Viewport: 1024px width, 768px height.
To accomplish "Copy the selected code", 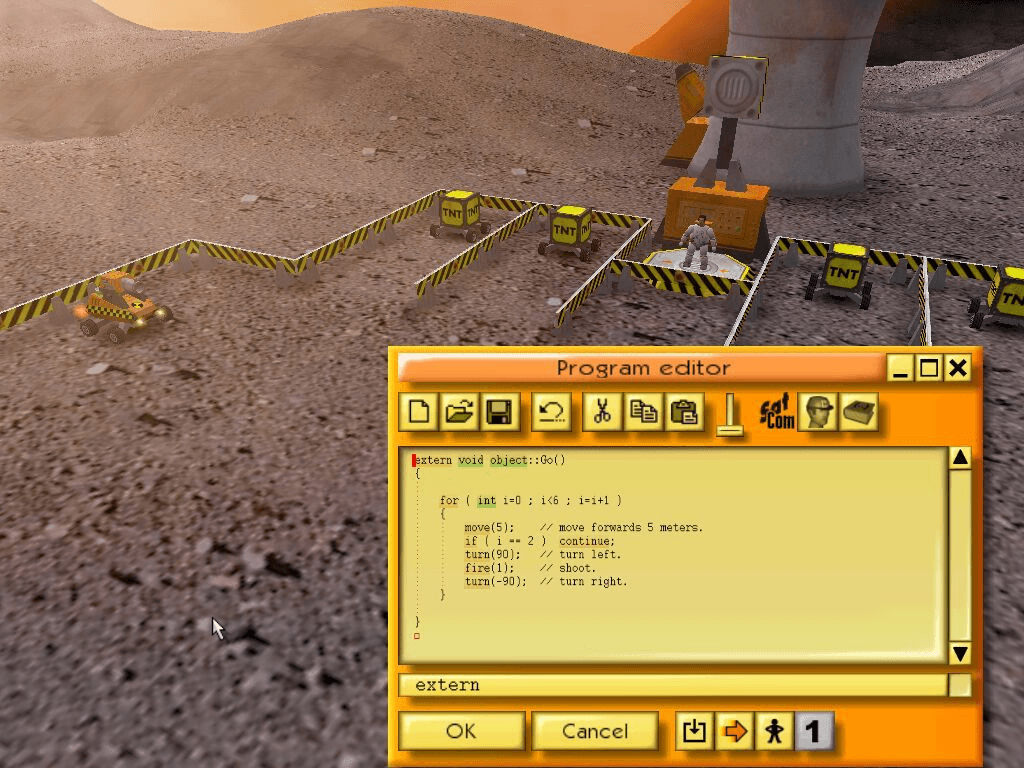I will tap(643, 411).
